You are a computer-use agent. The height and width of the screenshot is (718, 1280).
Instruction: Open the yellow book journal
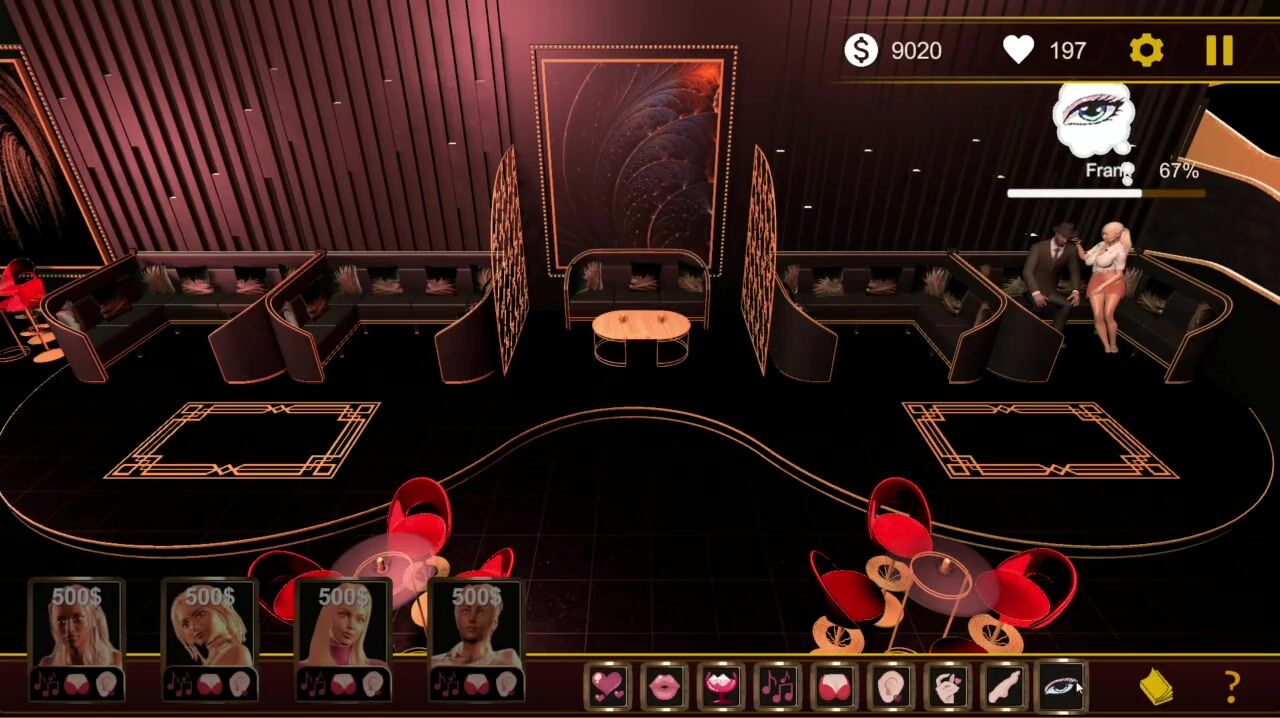coord(1156,686)
